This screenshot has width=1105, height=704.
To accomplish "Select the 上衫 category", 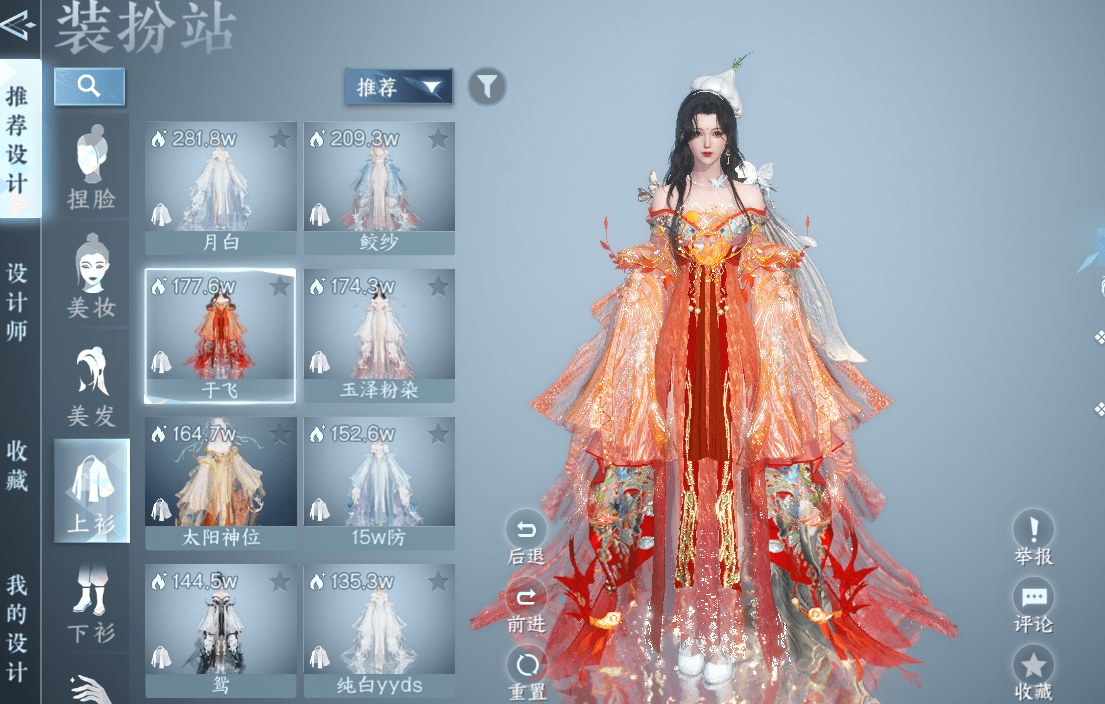I will (91, 491).
